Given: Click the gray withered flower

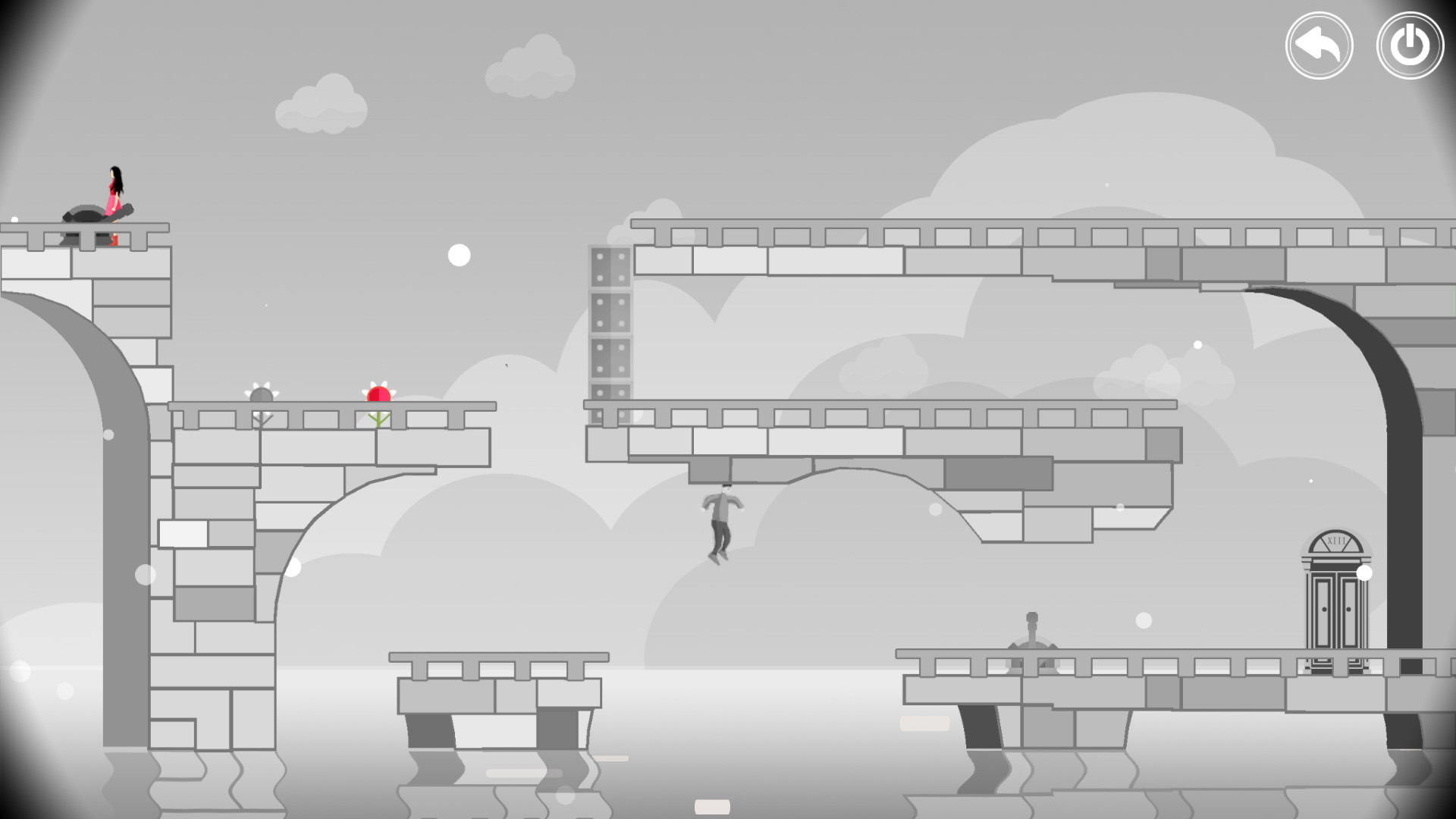Looking at the screenshot, I should (x=261, y=394).
